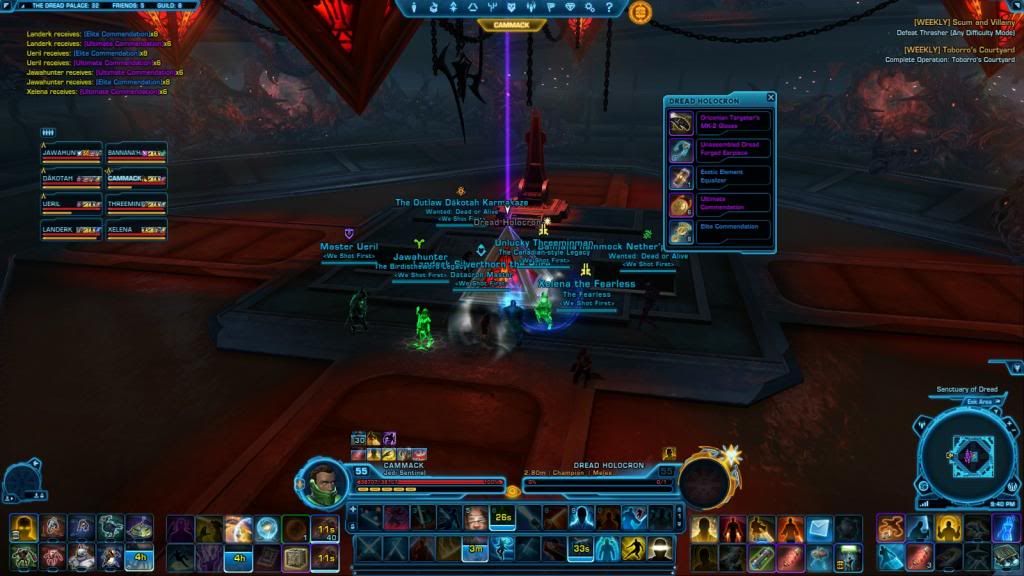
Task: Close the Dread Holocron loot window
Action: (x=771, y=98)
